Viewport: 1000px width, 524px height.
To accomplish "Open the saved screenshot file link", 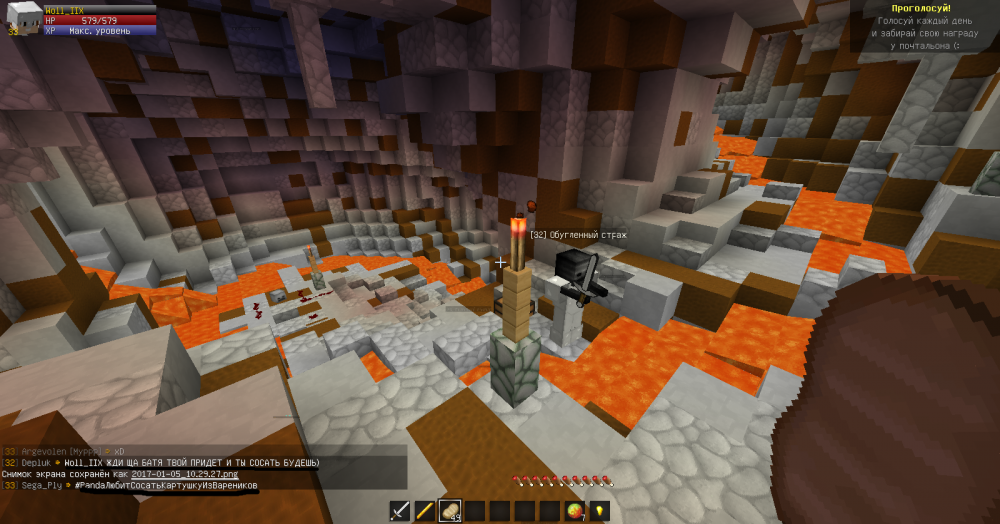I will point(183,474).
